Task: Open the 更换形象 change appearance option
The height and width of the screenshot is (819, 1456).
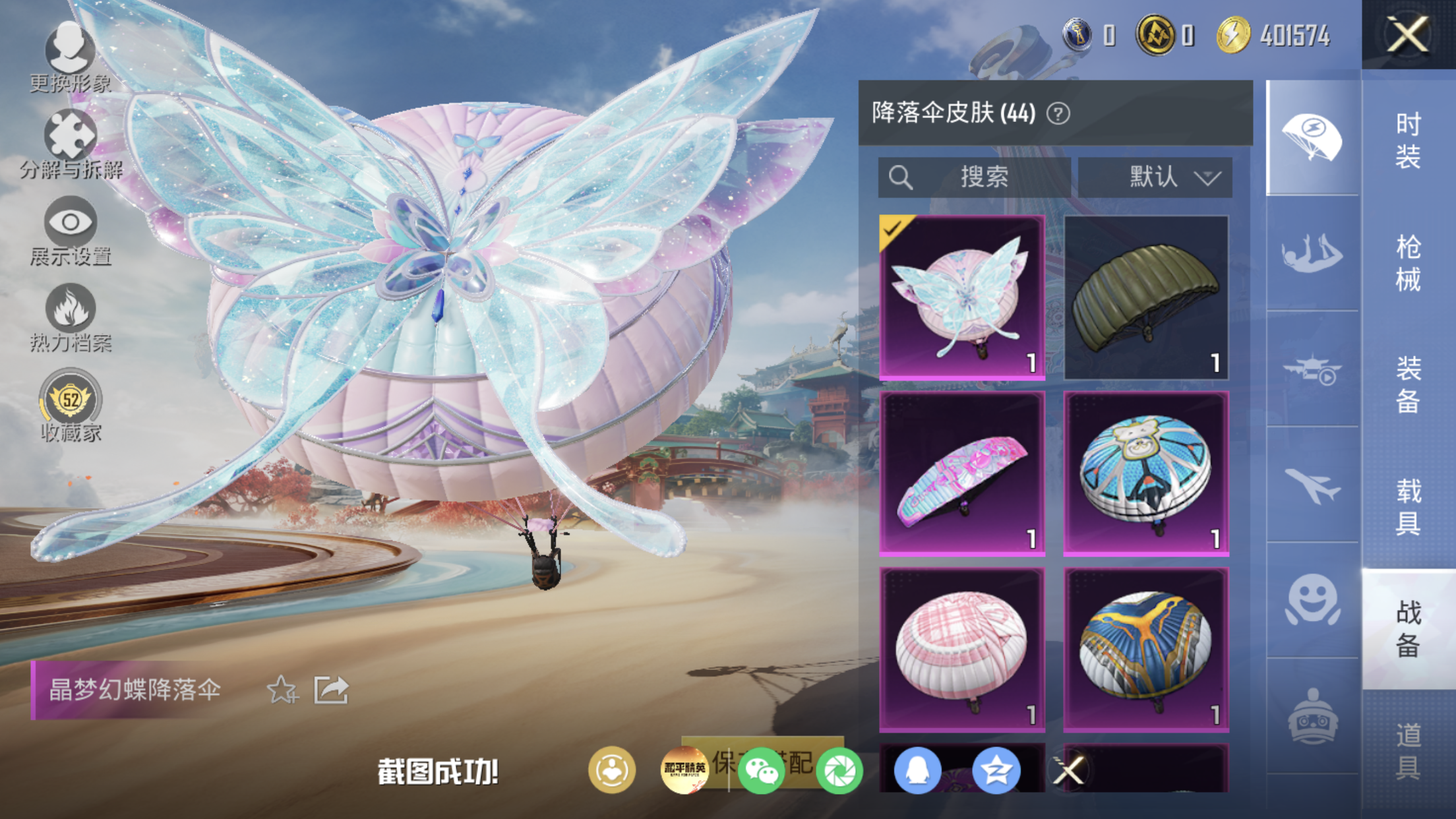Action: 70,57
